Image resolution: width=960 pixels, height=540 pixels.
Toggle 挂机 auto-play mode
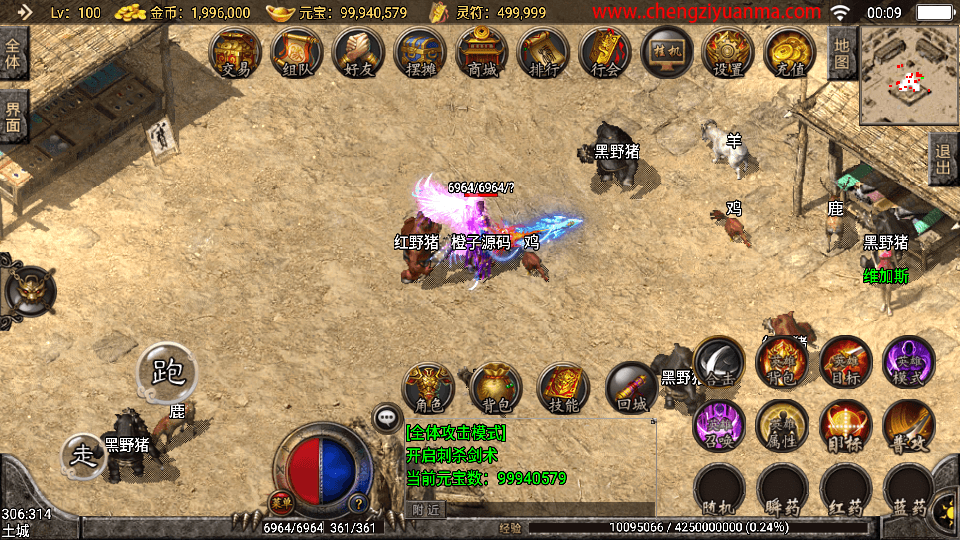click(667, 52)
